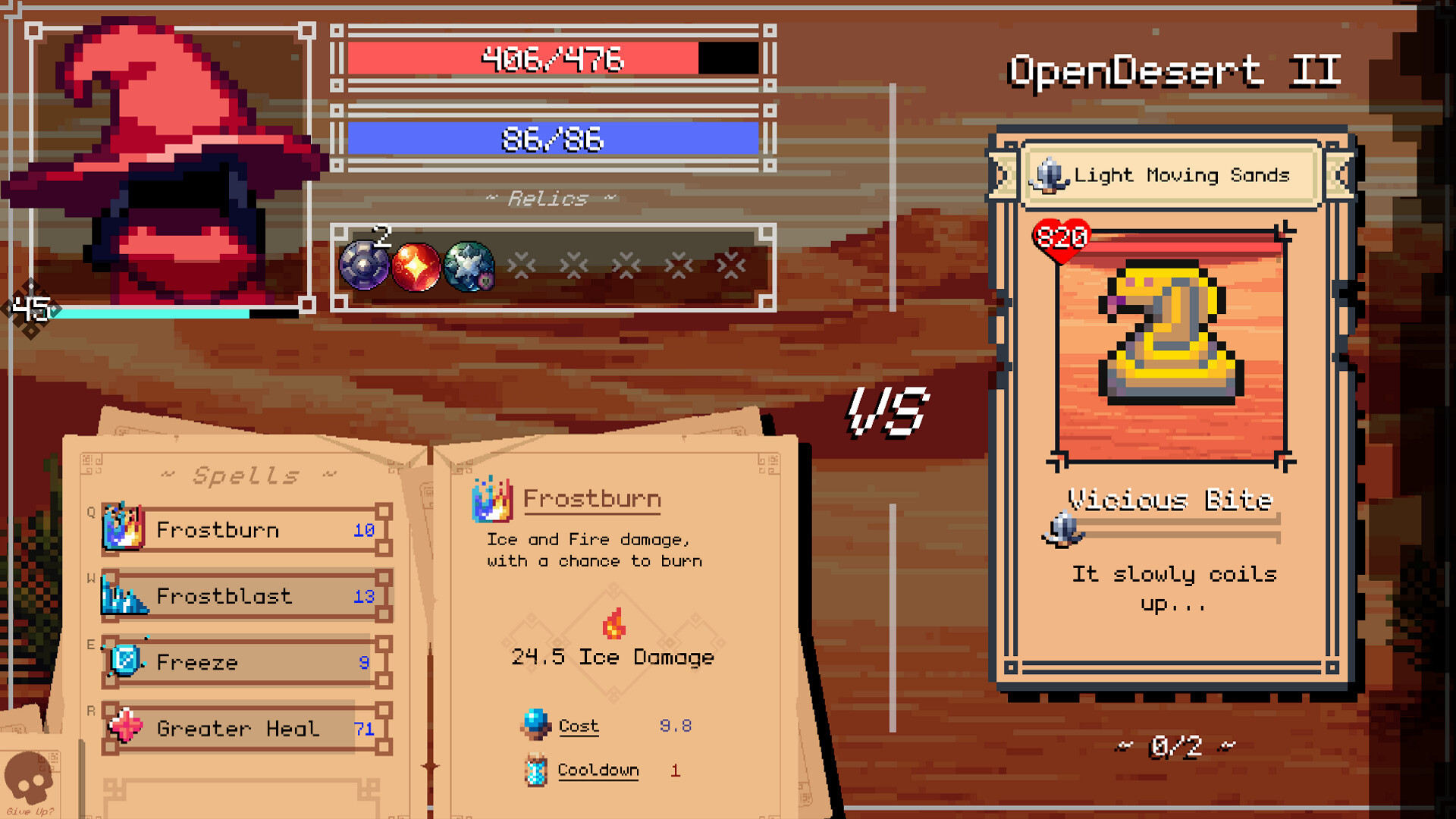Inspect the green snowflake relic
Viewport: 1456px width, 819px height.
point(469,267)
